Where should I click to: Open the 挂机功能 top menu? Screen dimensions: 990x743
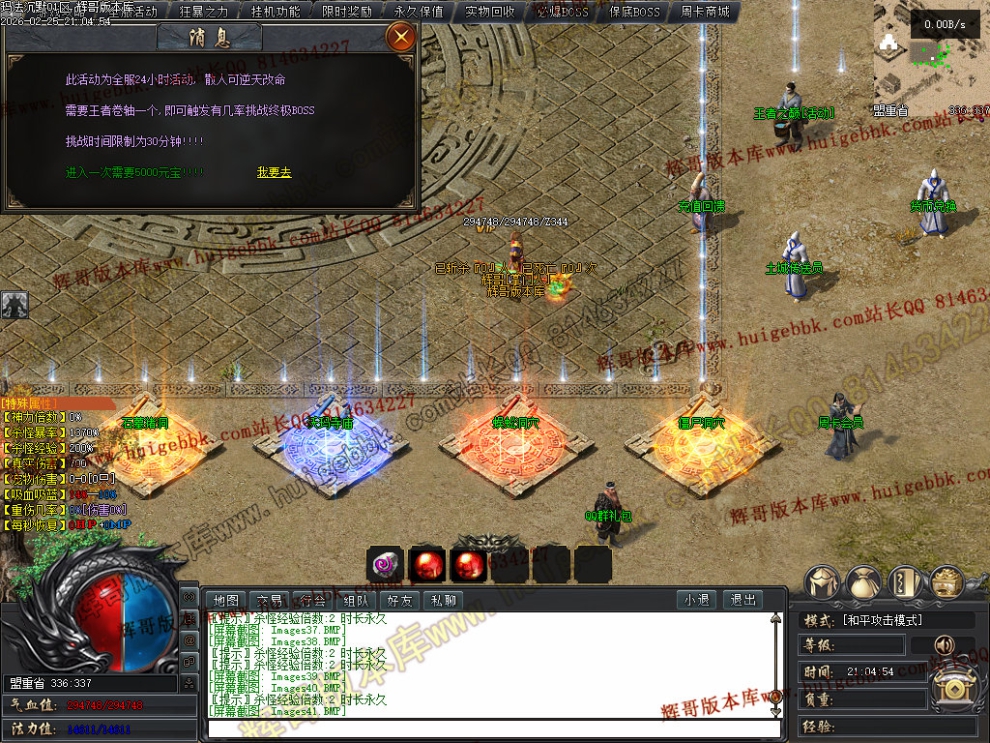click(275, 12)
